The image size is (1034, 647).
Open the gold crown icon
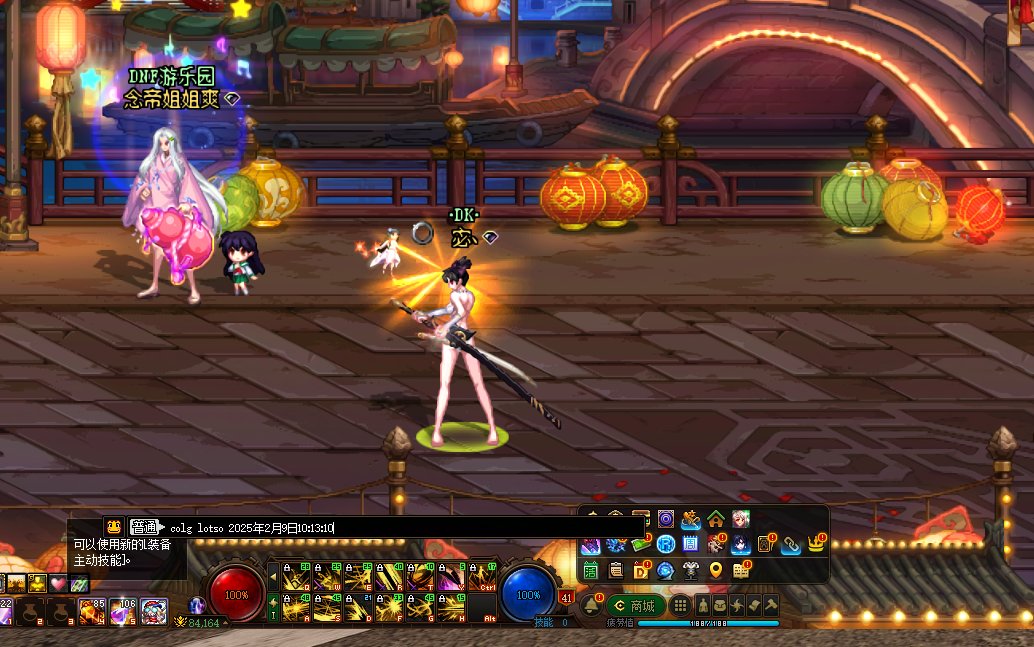(x=817, y=544)
